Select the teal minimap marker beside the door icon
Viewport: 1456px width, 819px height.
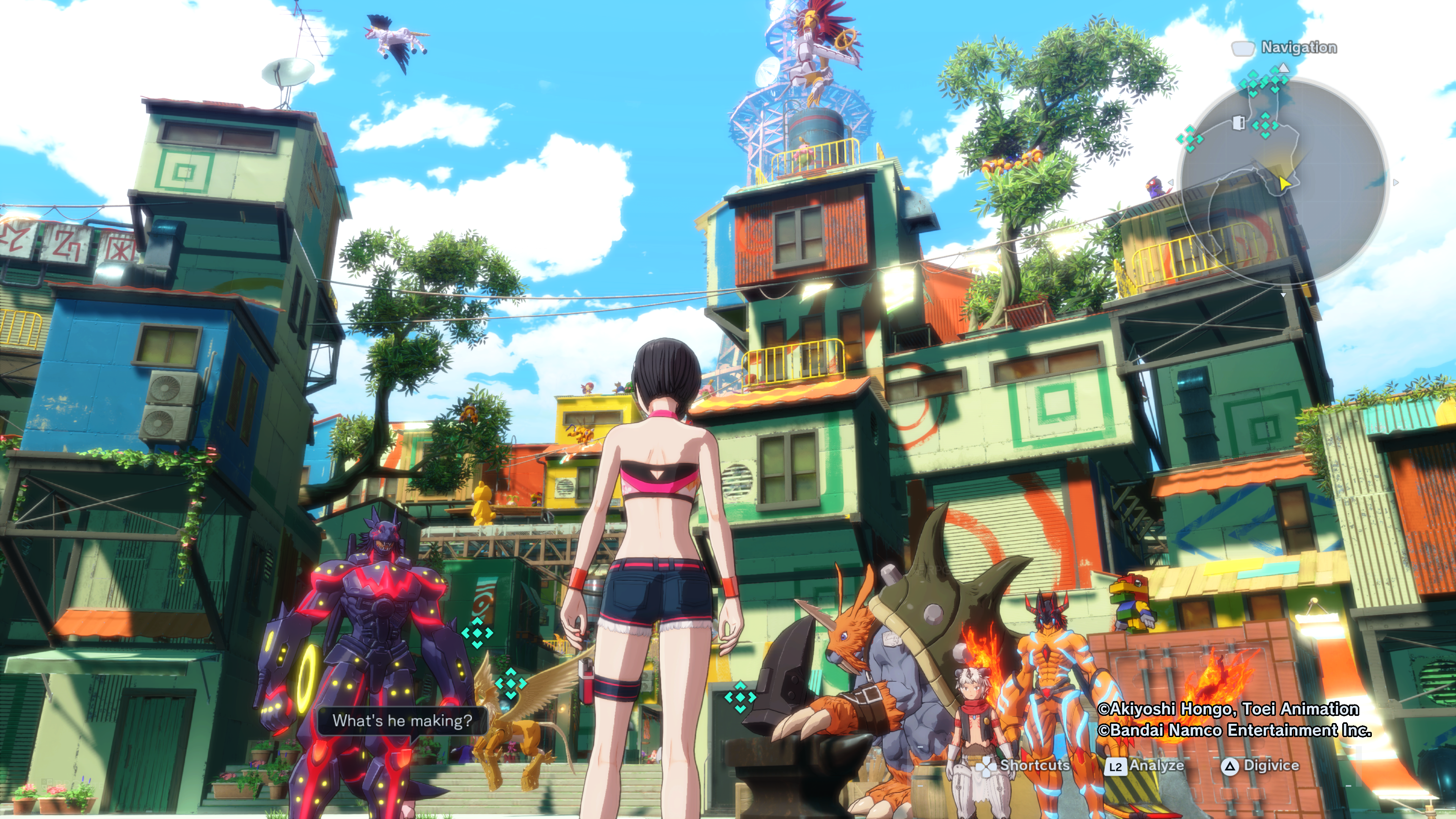1265,125
